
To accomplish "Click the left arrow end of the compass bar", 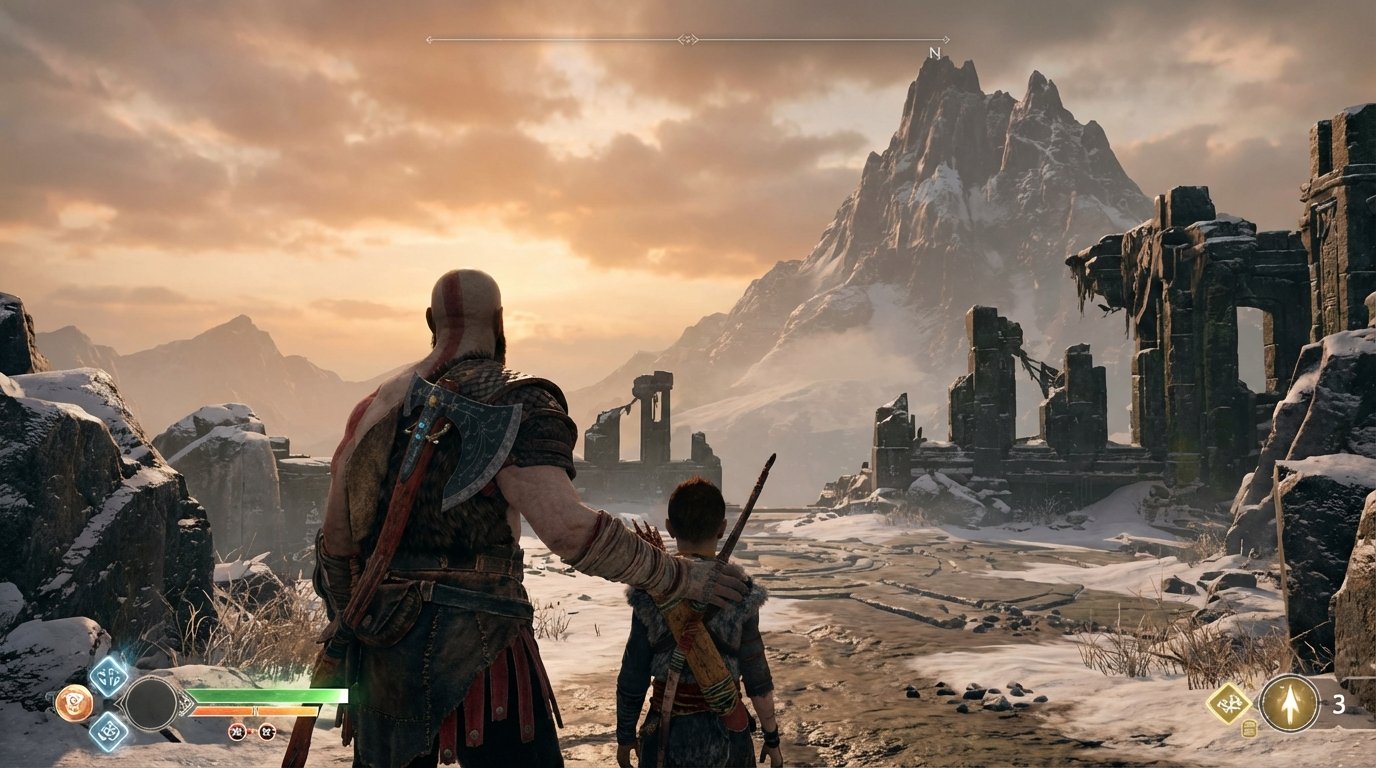I will pos(430,37).
